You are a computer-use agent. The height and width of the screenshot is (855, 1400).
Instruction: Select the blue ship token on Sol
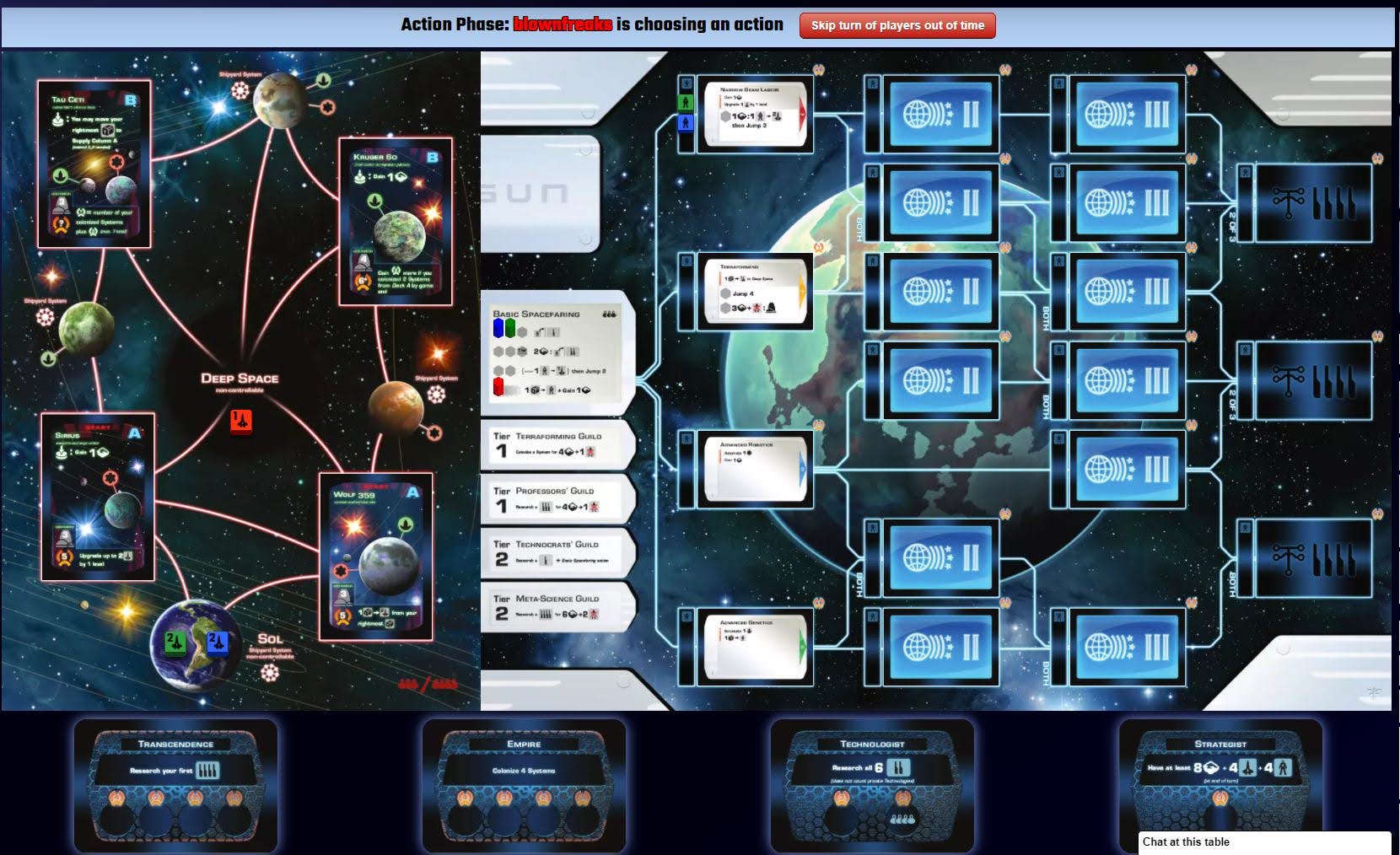point(219,641)
